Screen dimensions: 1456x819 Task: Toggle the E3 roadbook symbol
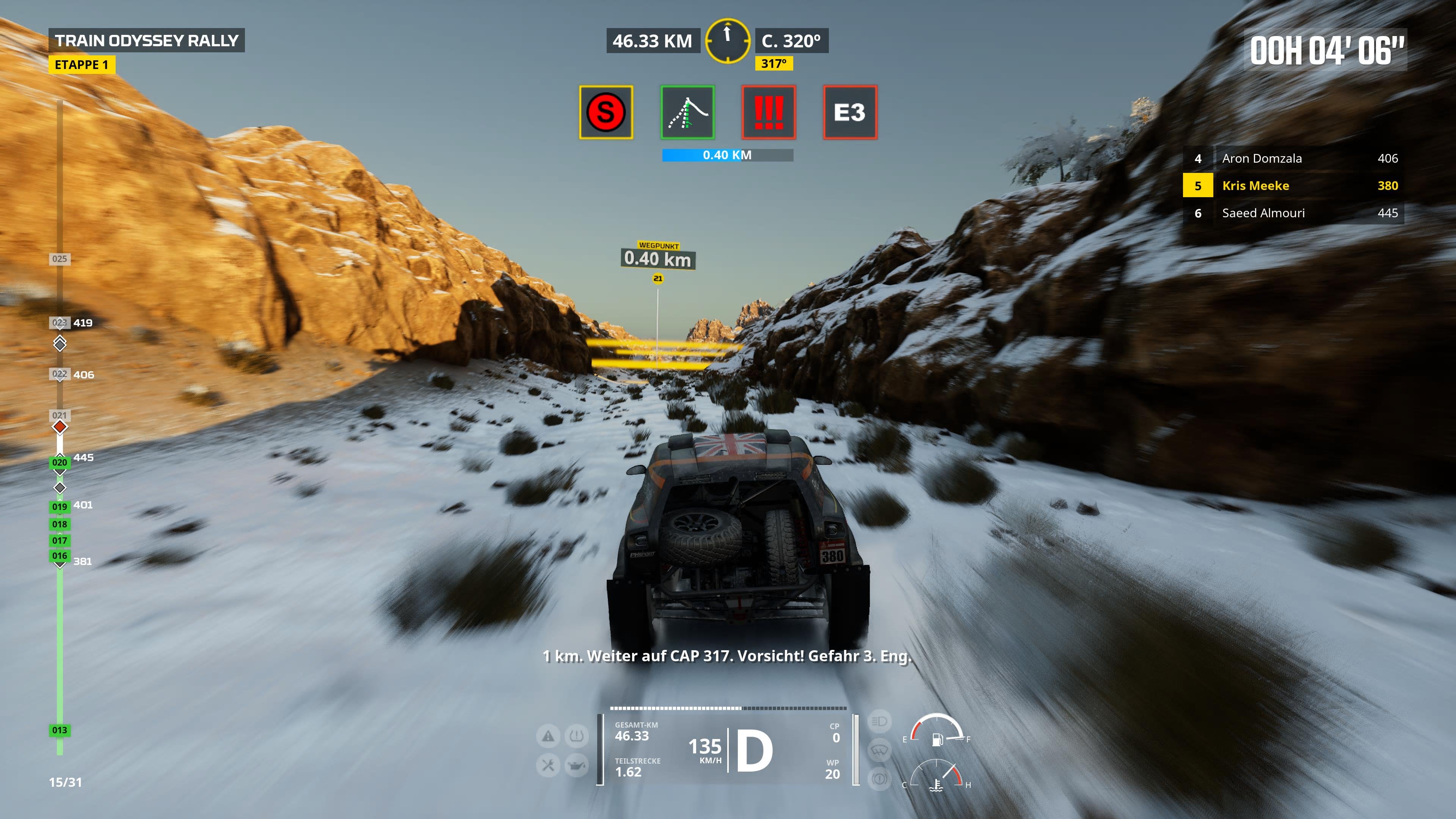coord(849,112)
